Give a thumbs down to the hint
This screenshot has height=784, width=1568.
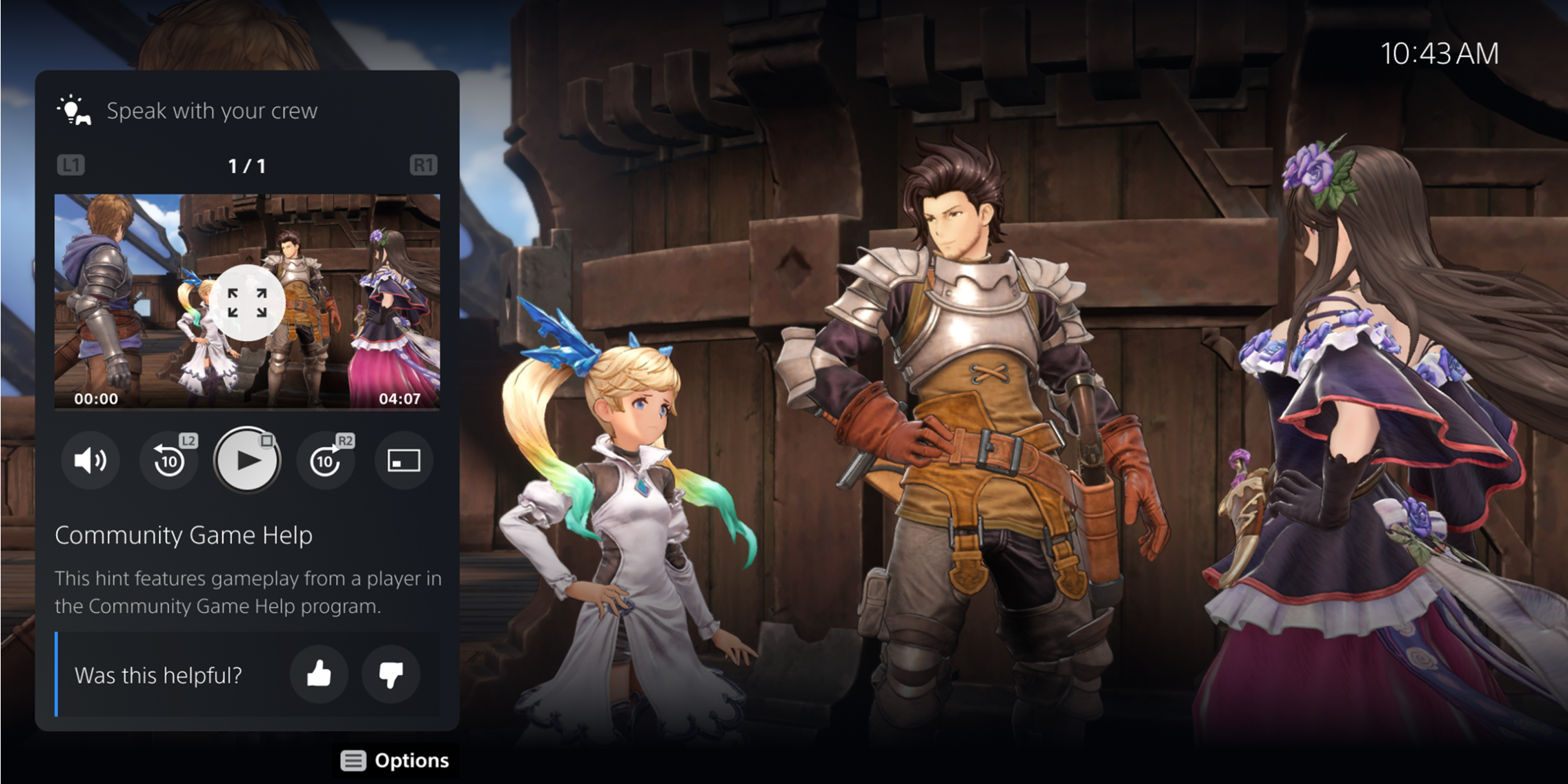tap(391, 676)
